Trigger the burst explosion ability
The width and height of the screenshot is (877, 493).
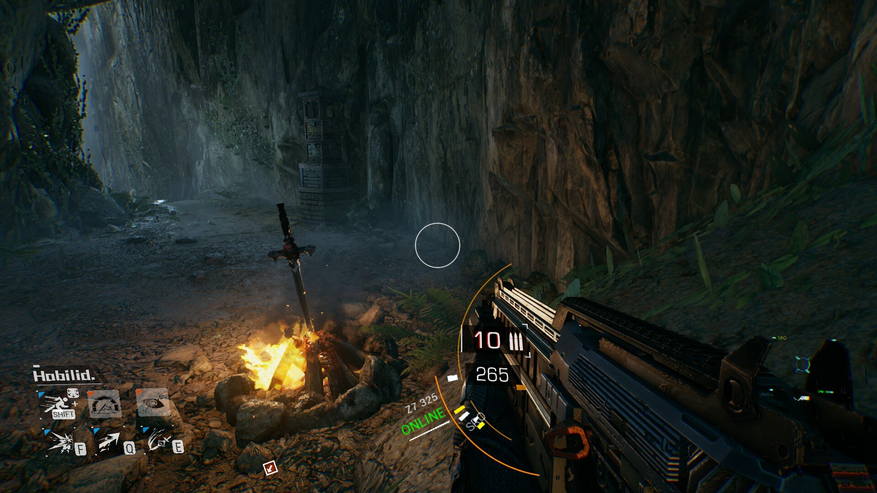pyautogui.click(x=62, y=442)
